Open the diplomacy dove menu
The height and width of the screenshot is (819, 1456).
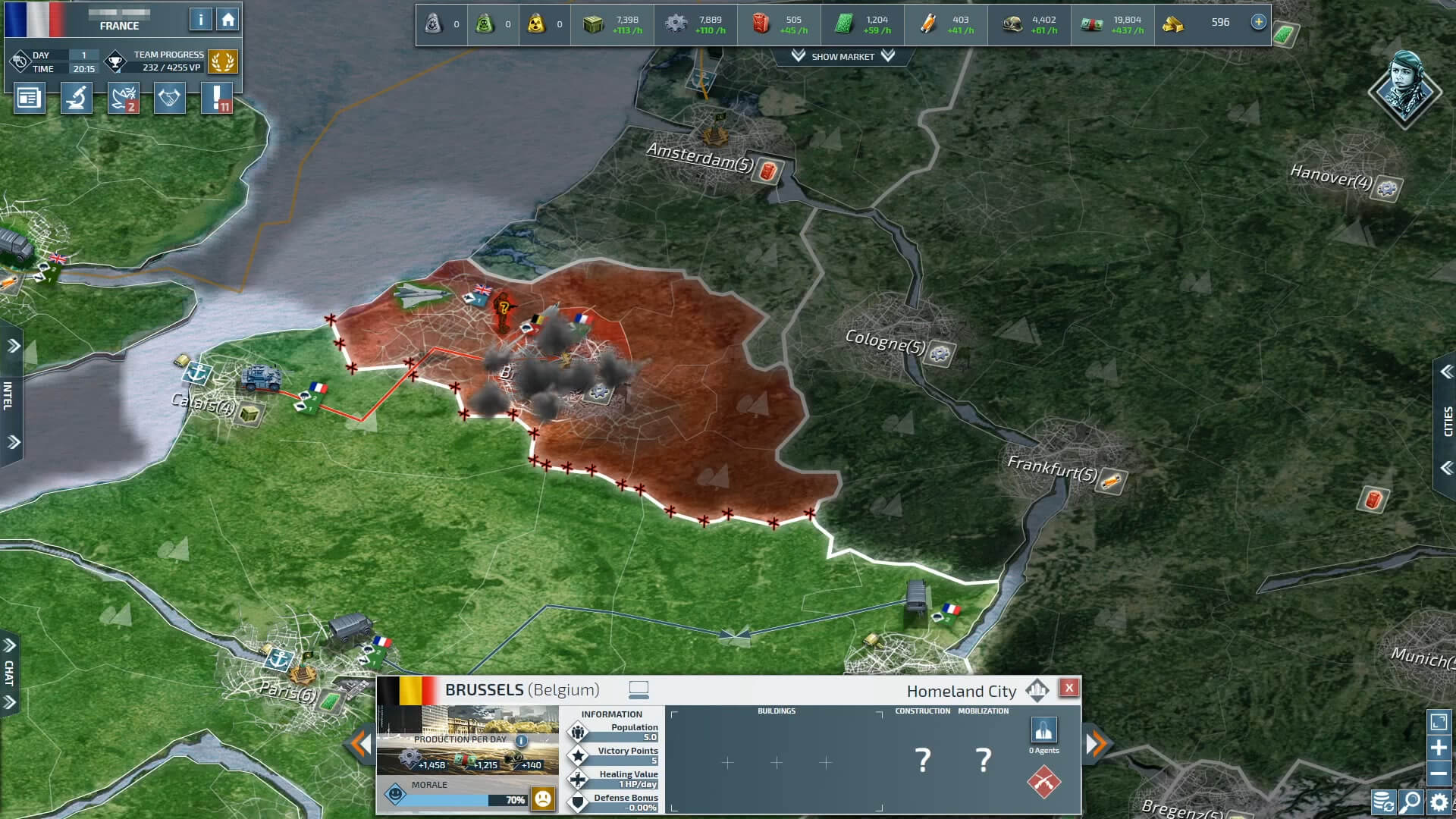point(124,99)
